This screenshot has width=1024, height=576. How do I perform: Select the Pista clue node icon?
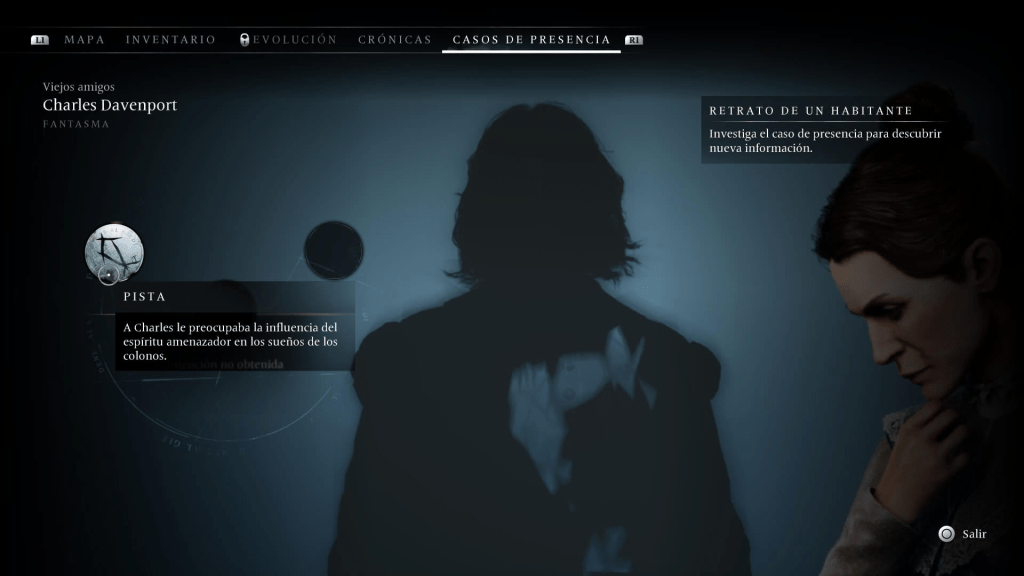coord(113,252)
